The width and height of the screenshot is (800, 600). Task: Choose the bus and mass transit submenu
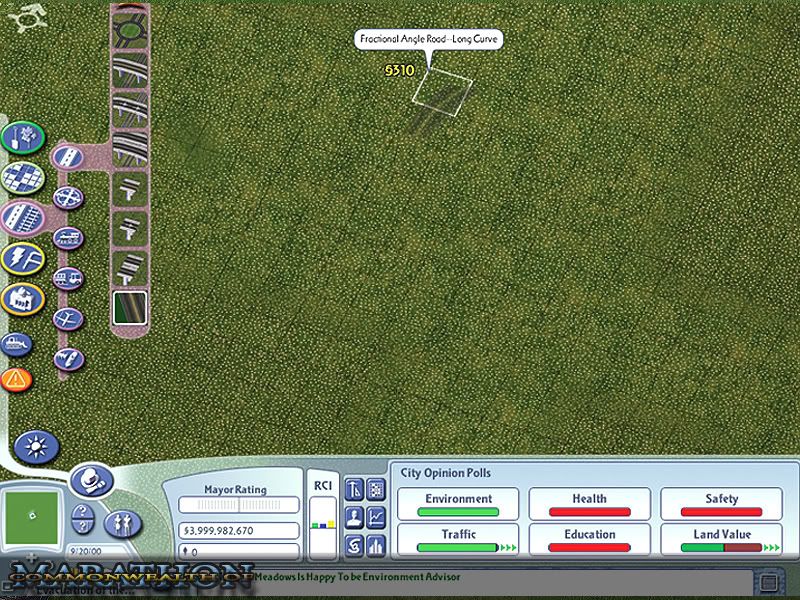click(69, 278)
